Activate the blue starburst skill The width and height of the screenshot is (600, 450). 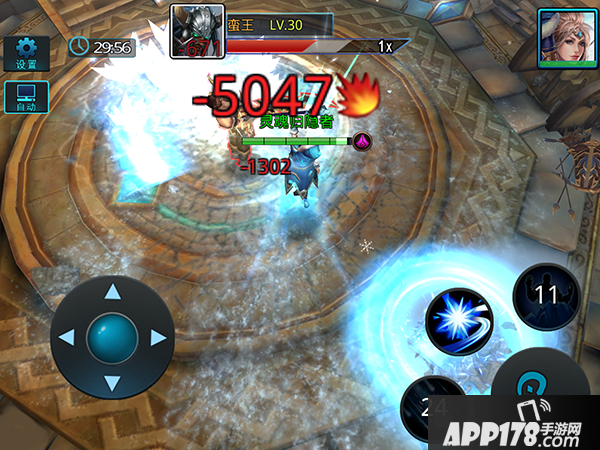[459, 322]
